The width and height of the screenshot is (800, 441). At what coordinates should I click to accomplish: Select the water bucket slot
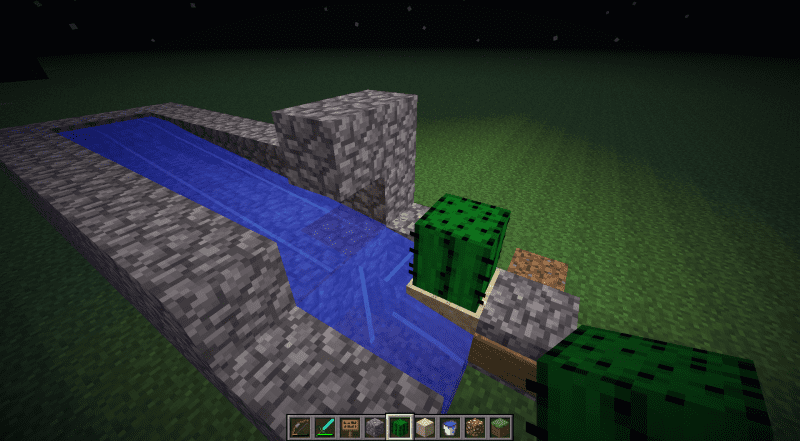[450, 427]
